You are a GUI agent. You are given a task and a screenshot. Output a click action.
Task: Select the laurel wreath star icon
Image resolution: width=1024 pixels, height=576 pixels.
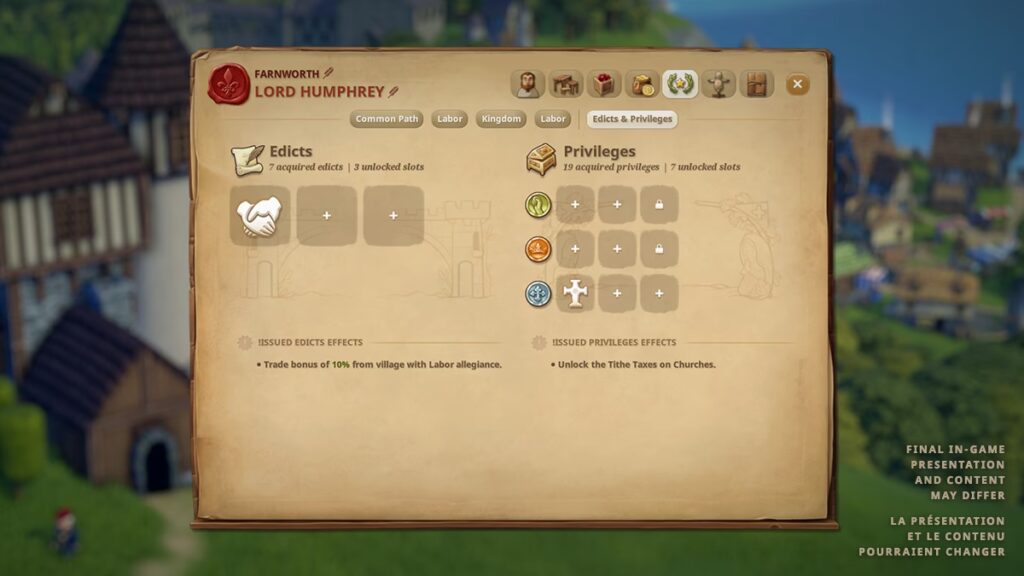coord(680,84)
